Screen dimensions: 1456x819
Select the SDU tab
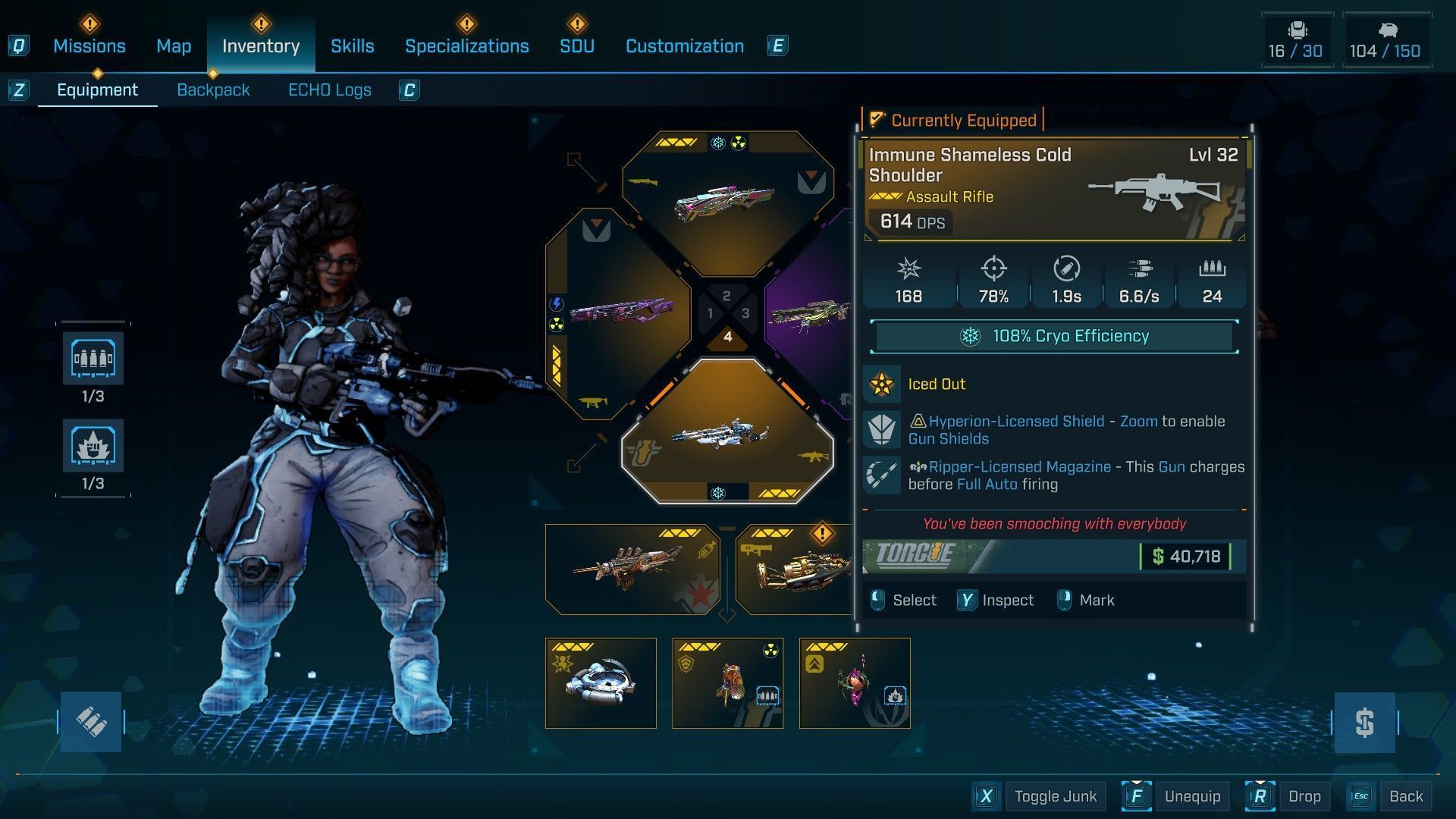(x=576, y=46)
